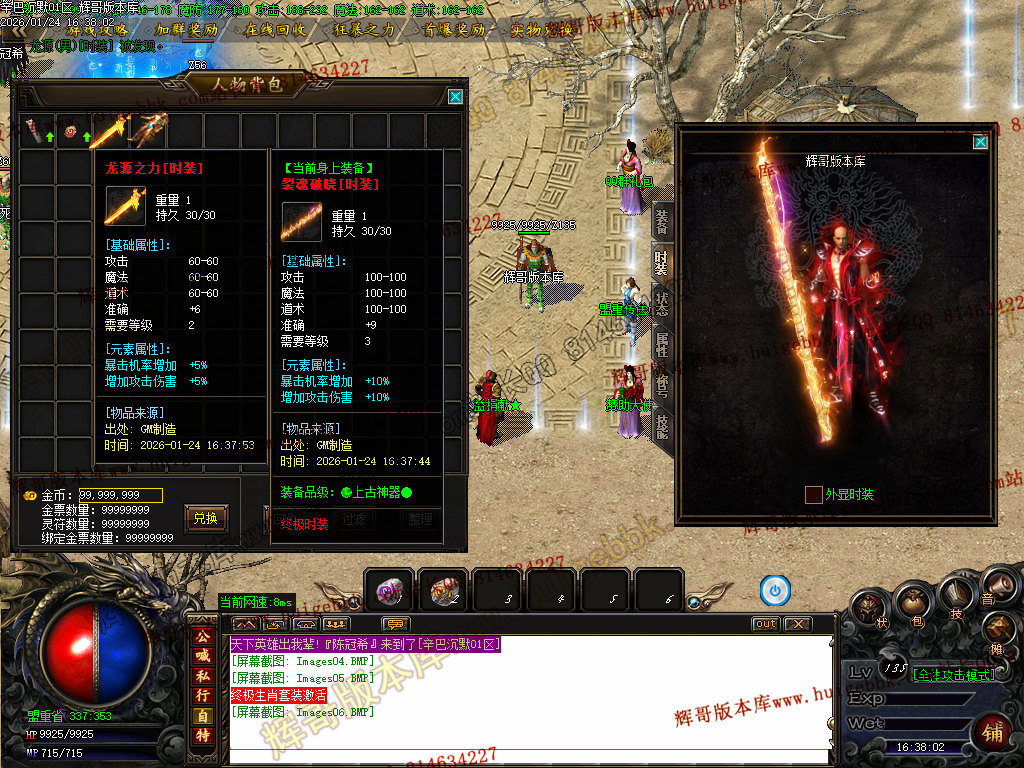Open the 加群奖励 group reward menu
The height and width of the screenshot is (768, 1024).
click(186, 30)
